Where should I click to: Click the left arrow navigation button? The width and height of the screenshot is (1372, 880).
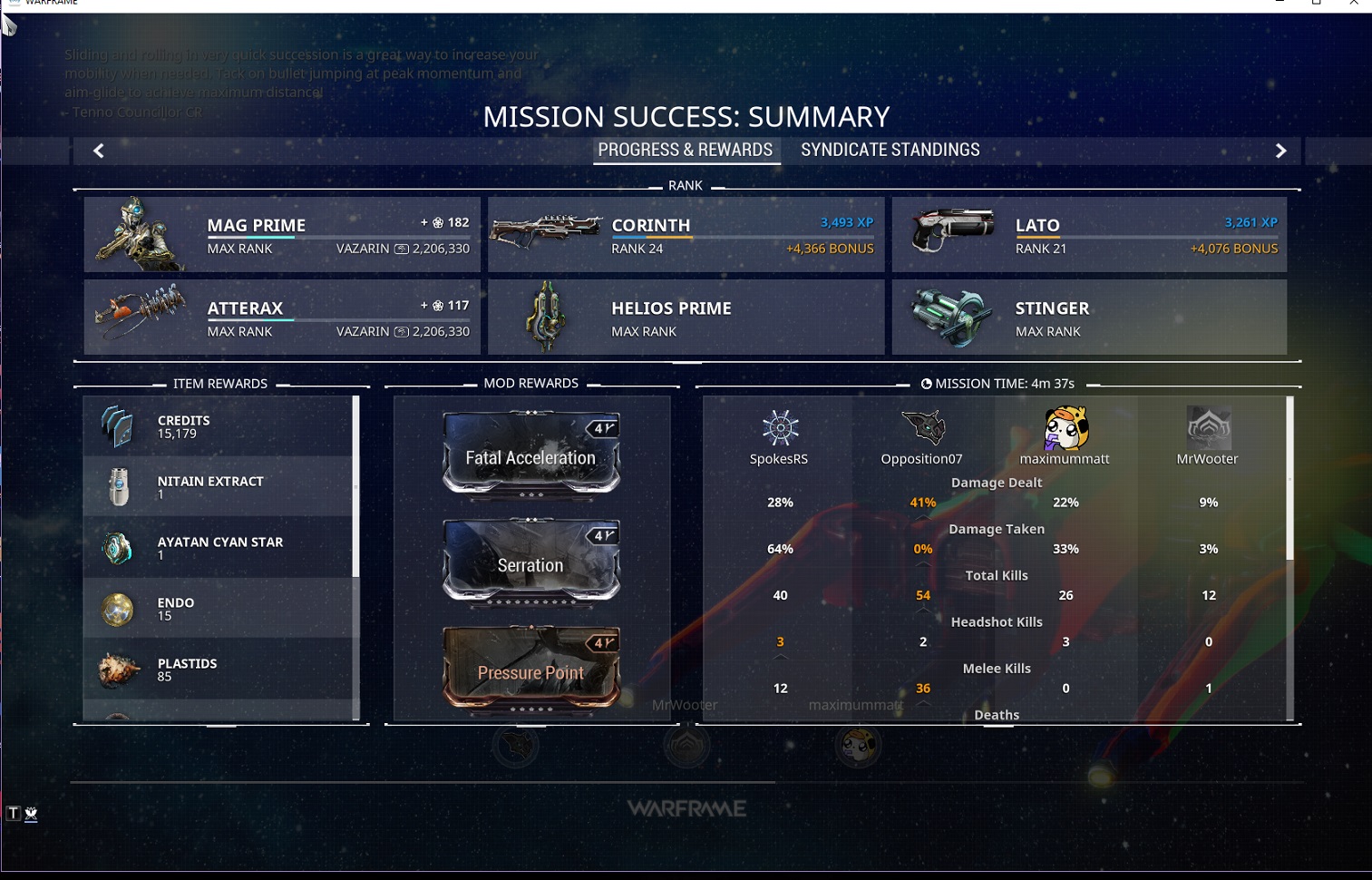[x=99, y=151]
